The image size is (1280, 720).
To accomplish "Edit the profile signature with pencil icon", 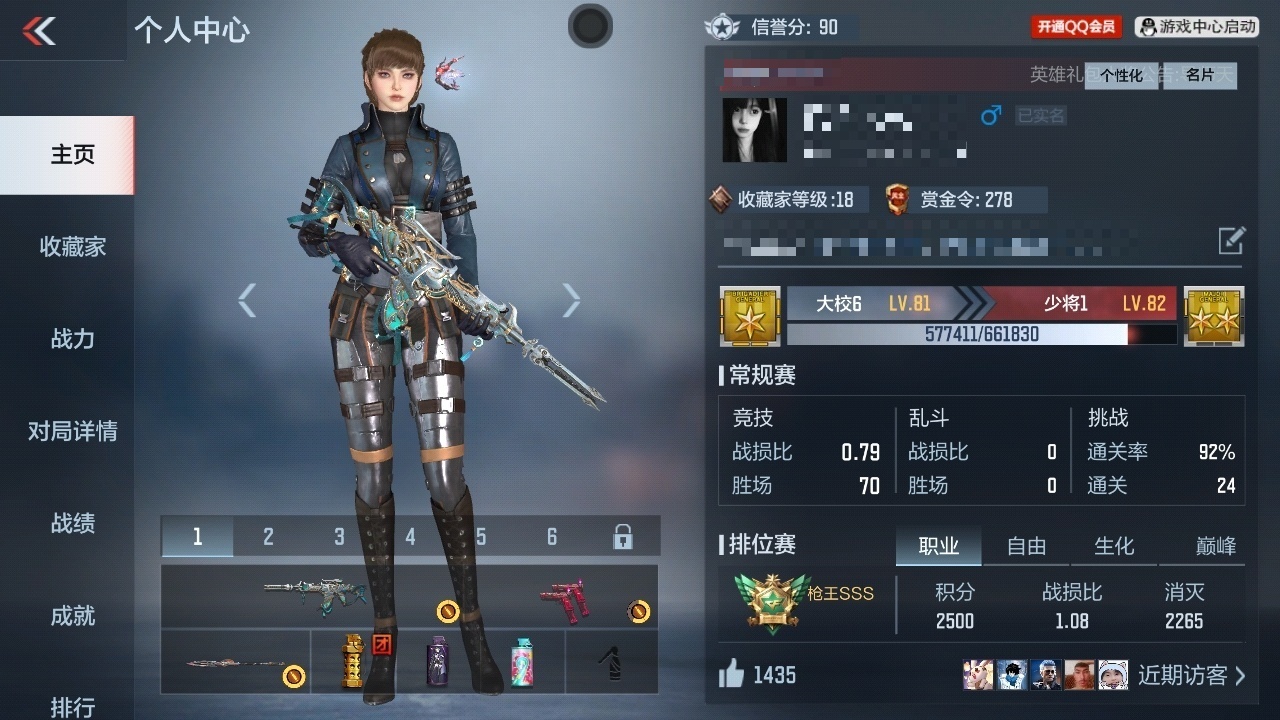I will coord(1231,240).
